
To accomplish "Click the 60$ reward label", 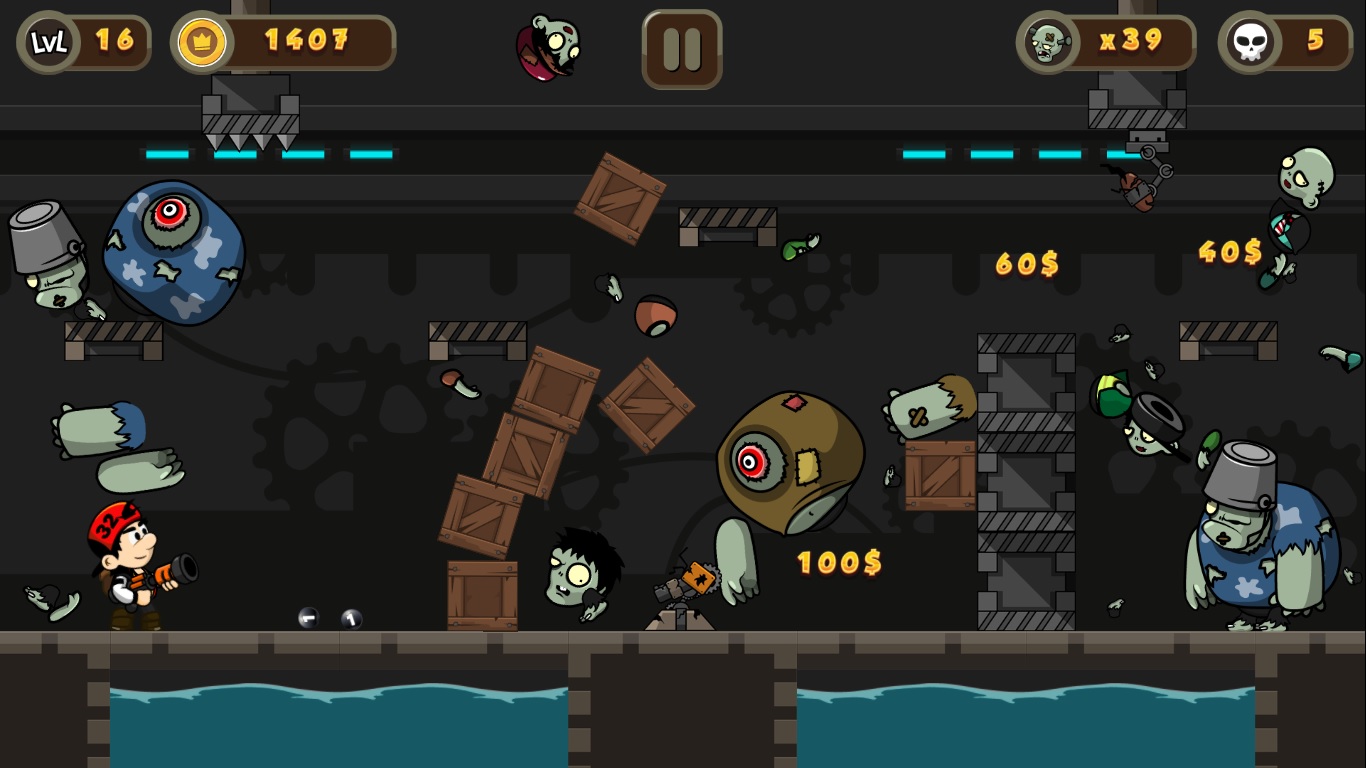I will coord(1026,265).
